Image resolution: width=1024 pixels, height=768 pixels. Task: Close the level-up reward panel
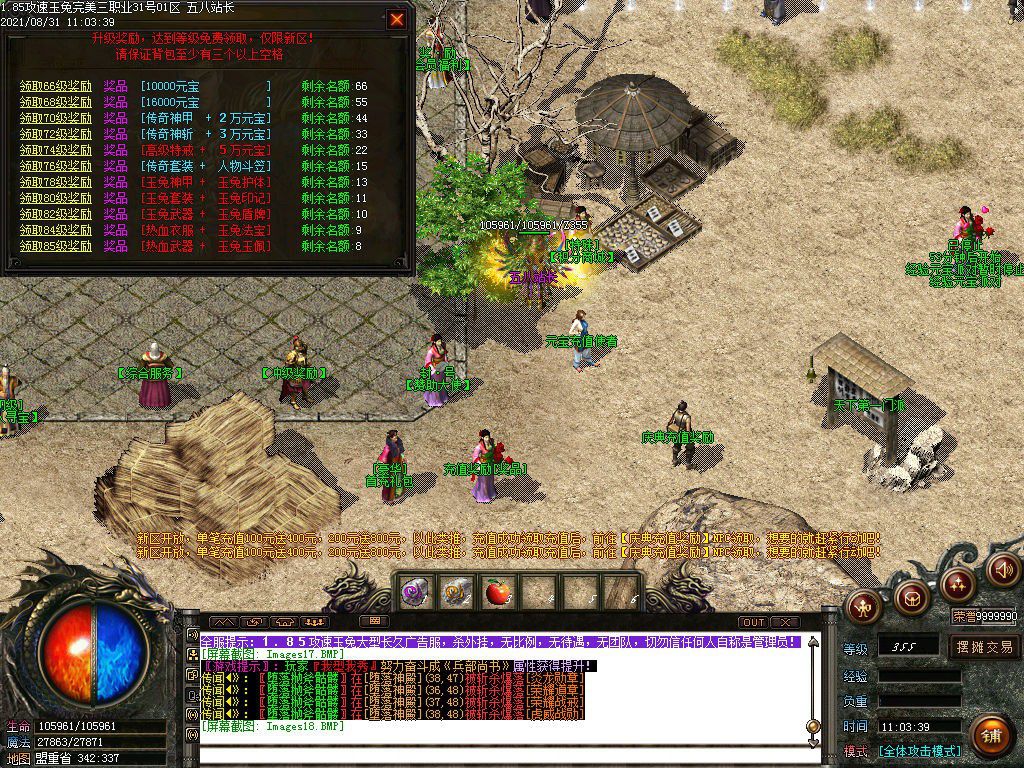point(397,19)
